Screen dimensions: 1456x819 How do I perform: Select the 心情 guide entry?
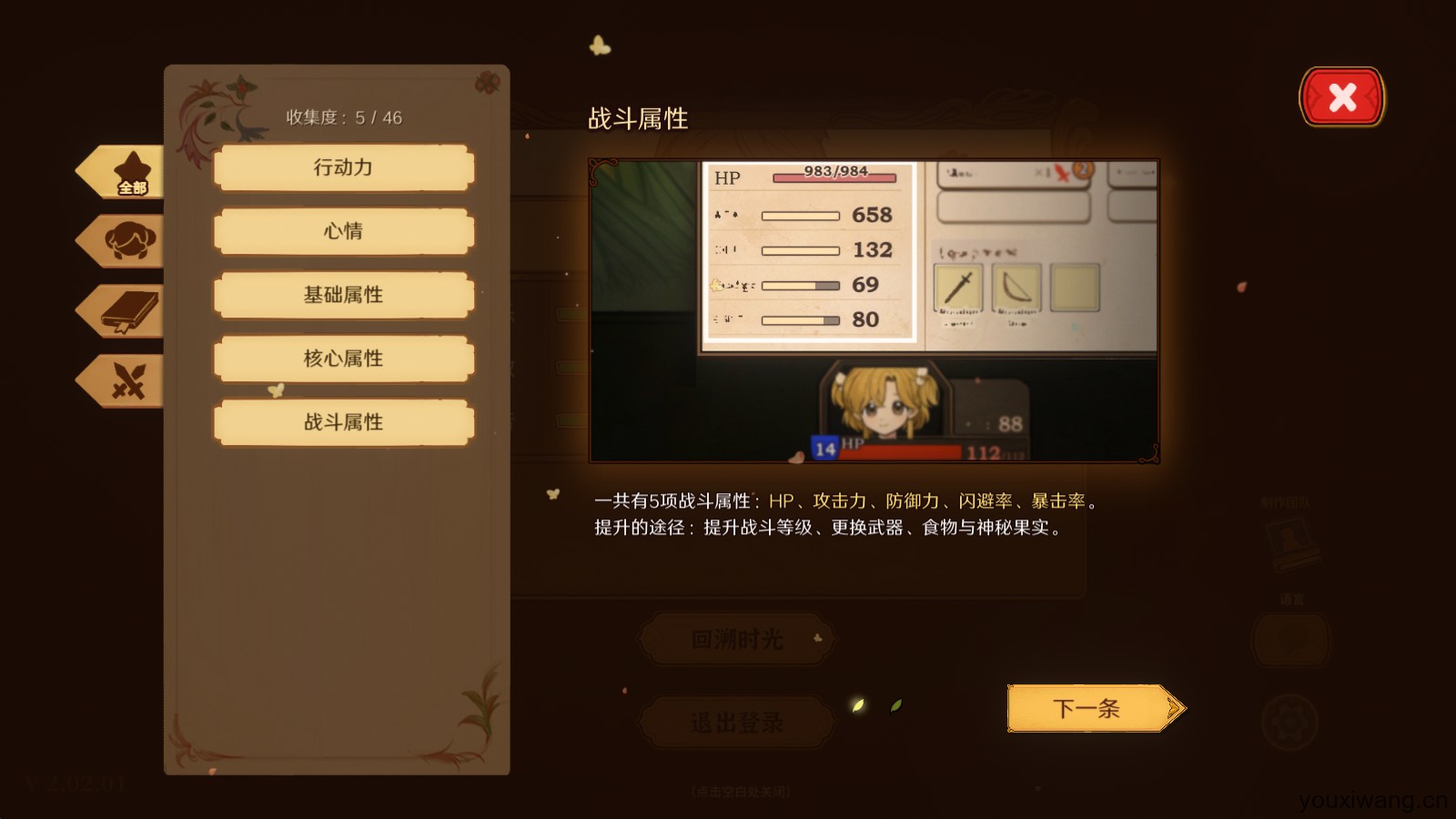[x=343, y=231]
